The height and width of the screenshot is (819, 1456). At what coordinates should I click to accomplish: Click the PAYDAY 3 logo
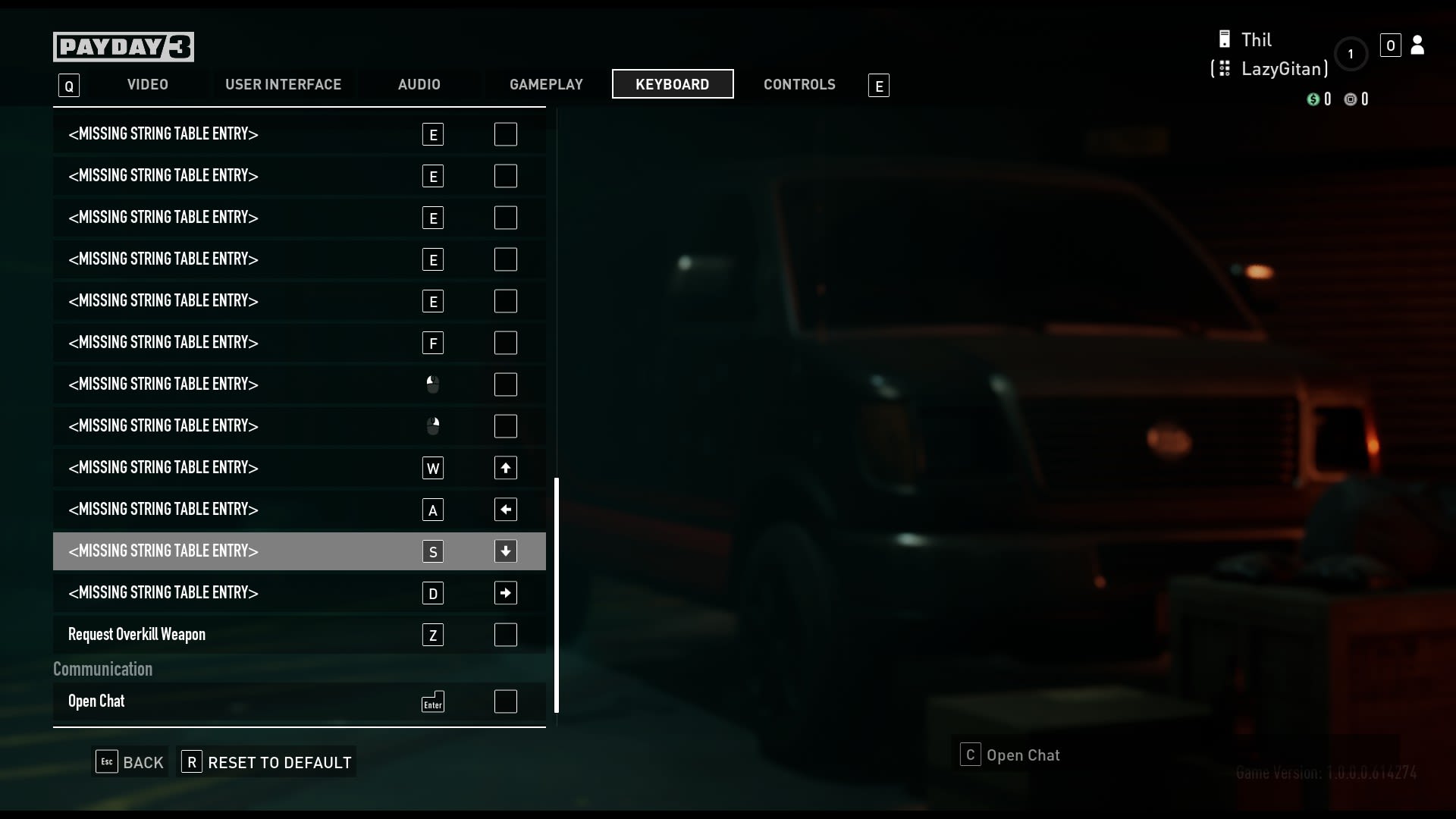click(123, 46)
